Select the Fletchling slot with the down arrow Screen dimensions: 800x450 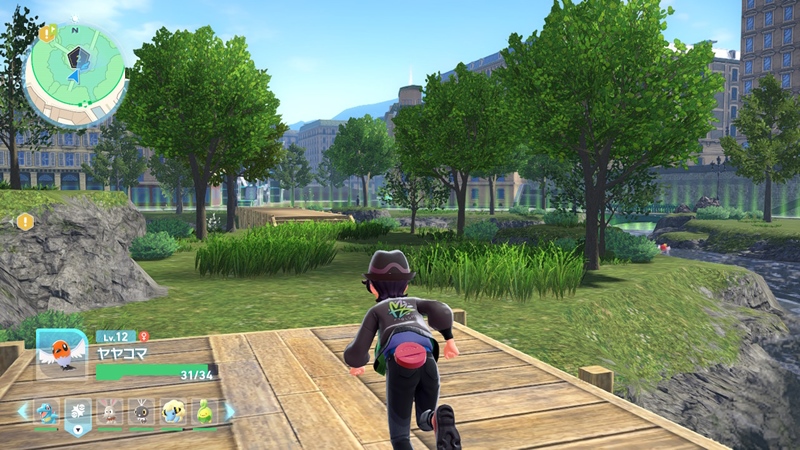78,414
